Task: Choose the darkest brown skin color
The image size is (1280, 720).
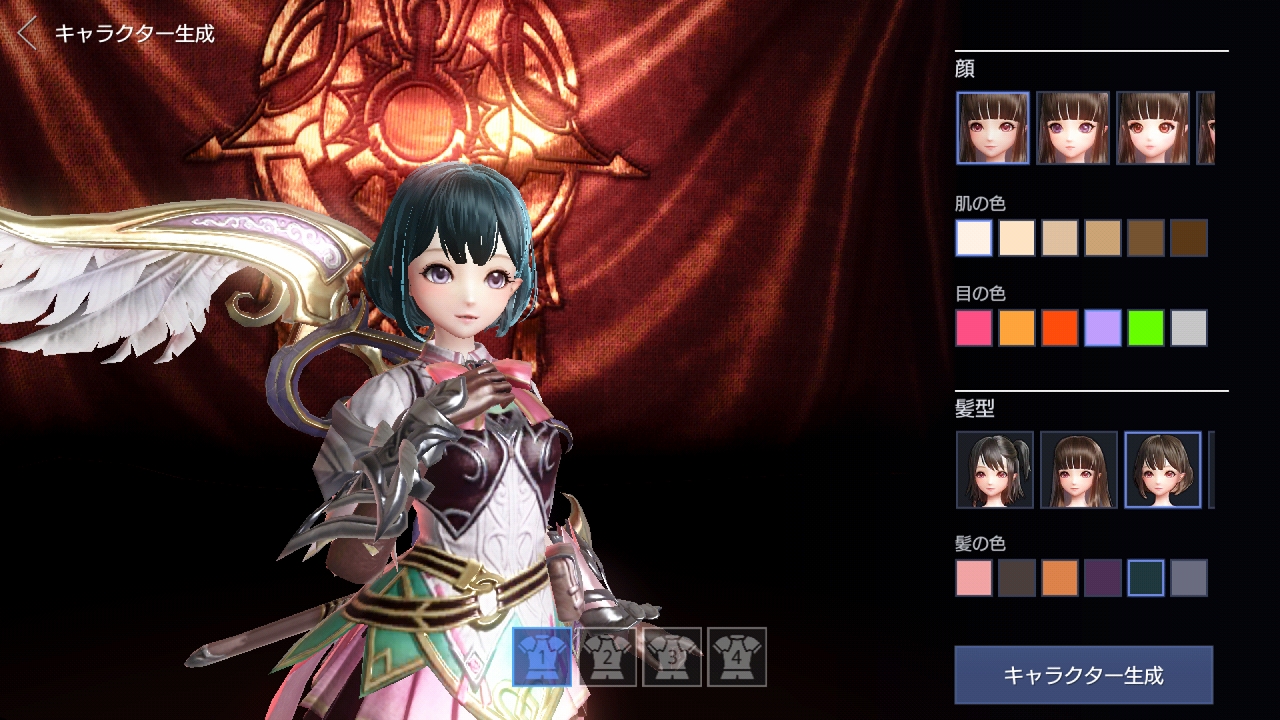Action: pos(1189,238)
